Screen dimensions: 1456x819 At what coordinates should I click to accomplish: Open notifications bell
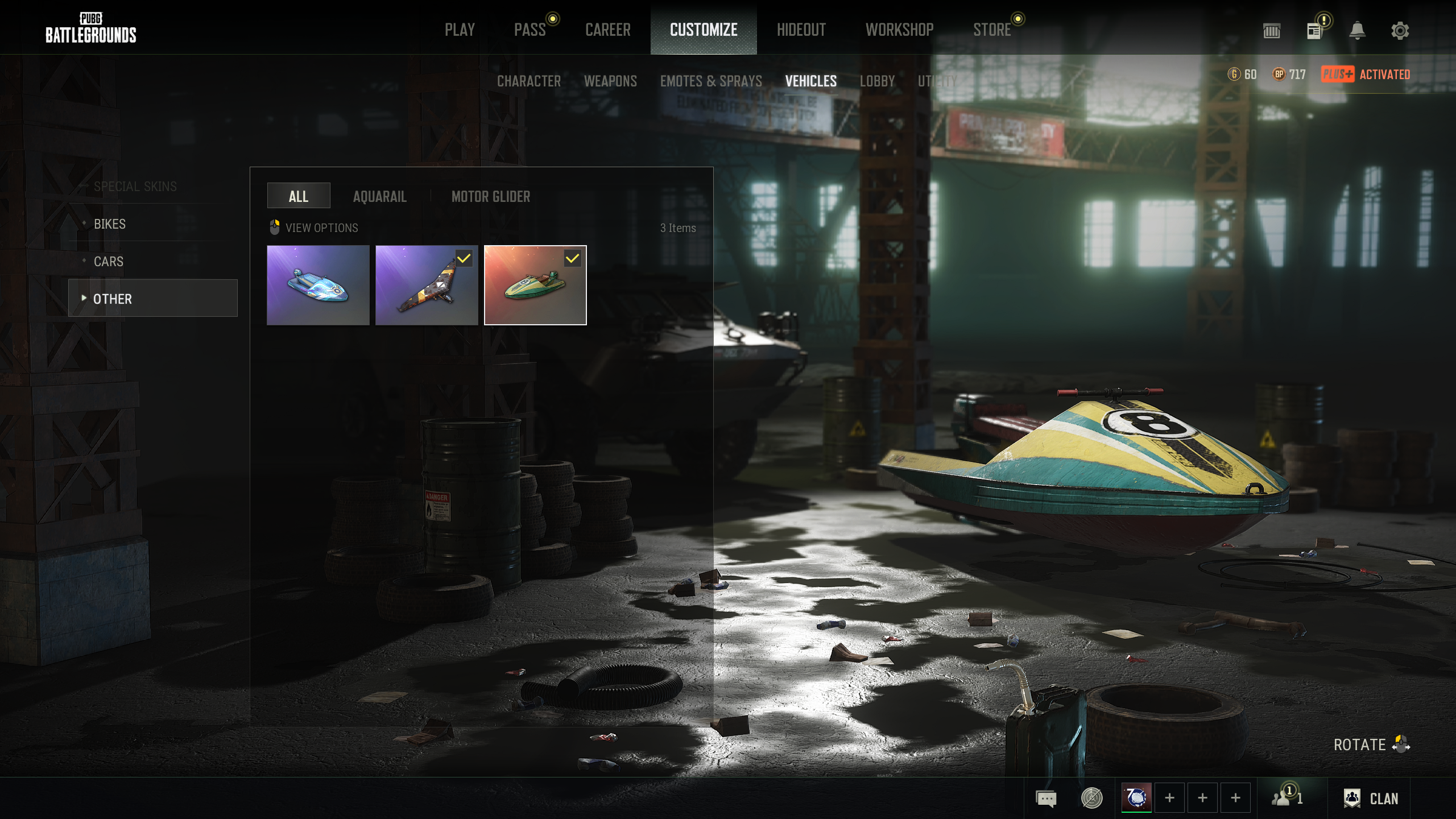click(x=1357, y=31)
